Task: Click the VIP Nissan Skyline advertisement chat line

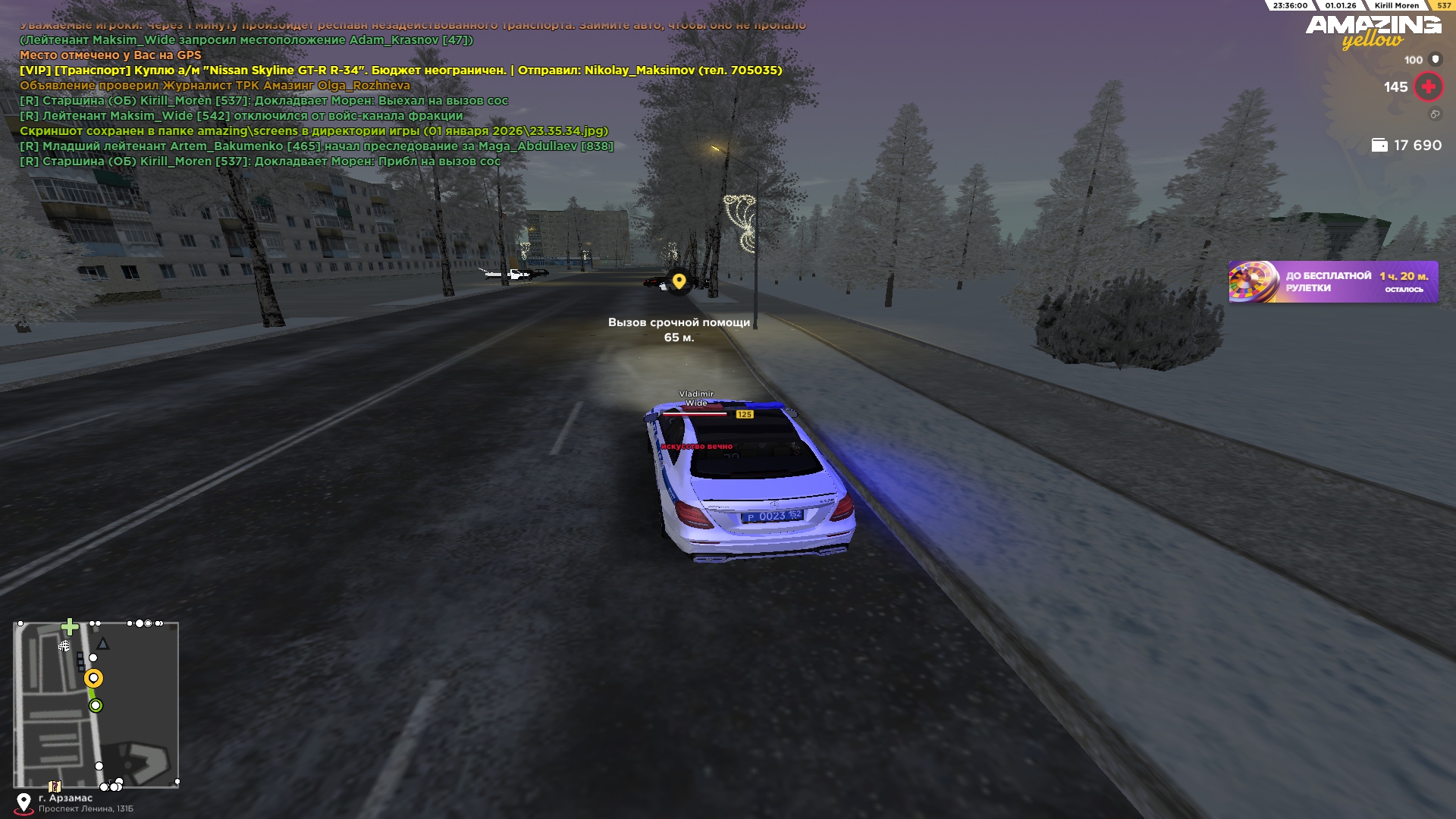Action: coord(400,71)
